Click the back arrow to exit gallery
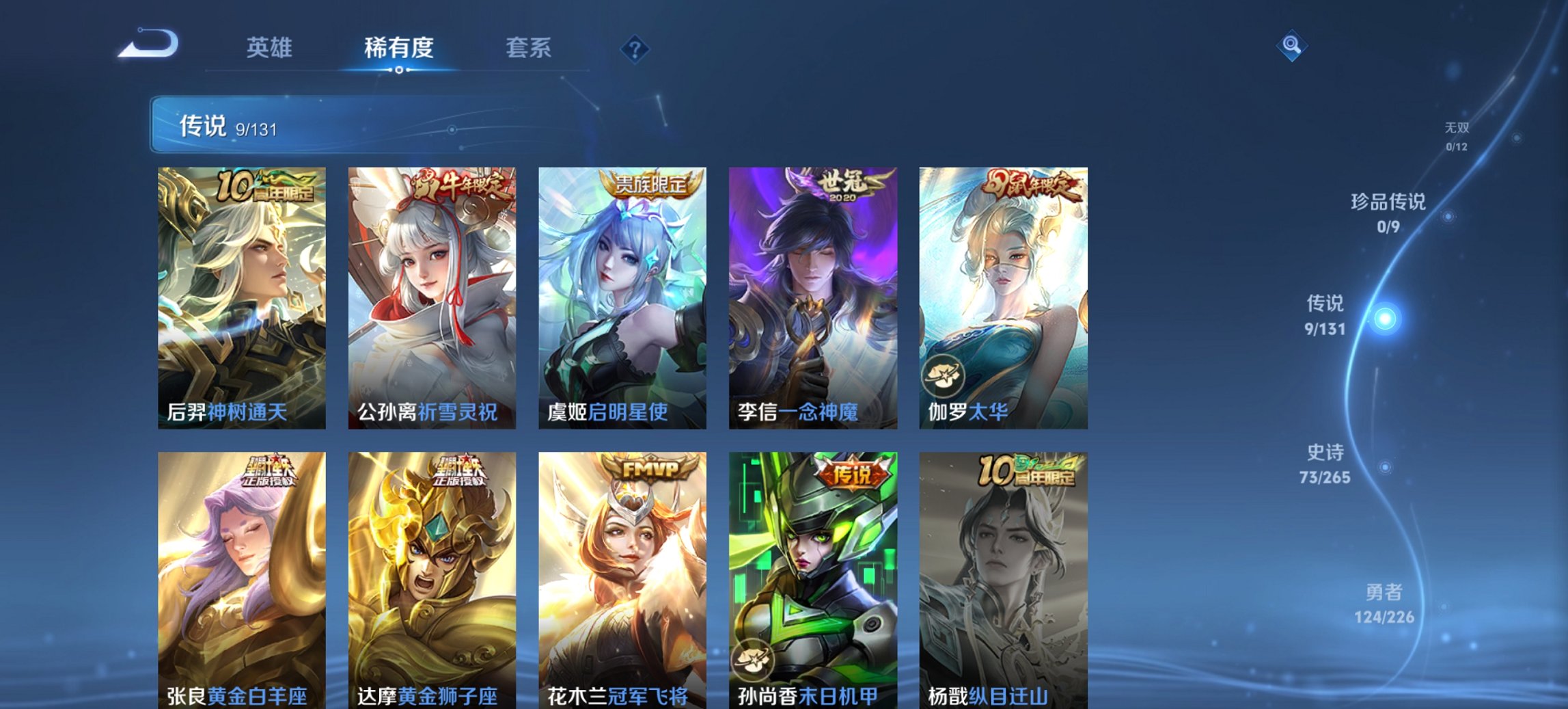Viewport: 1568px width, 709px height. 149,45
